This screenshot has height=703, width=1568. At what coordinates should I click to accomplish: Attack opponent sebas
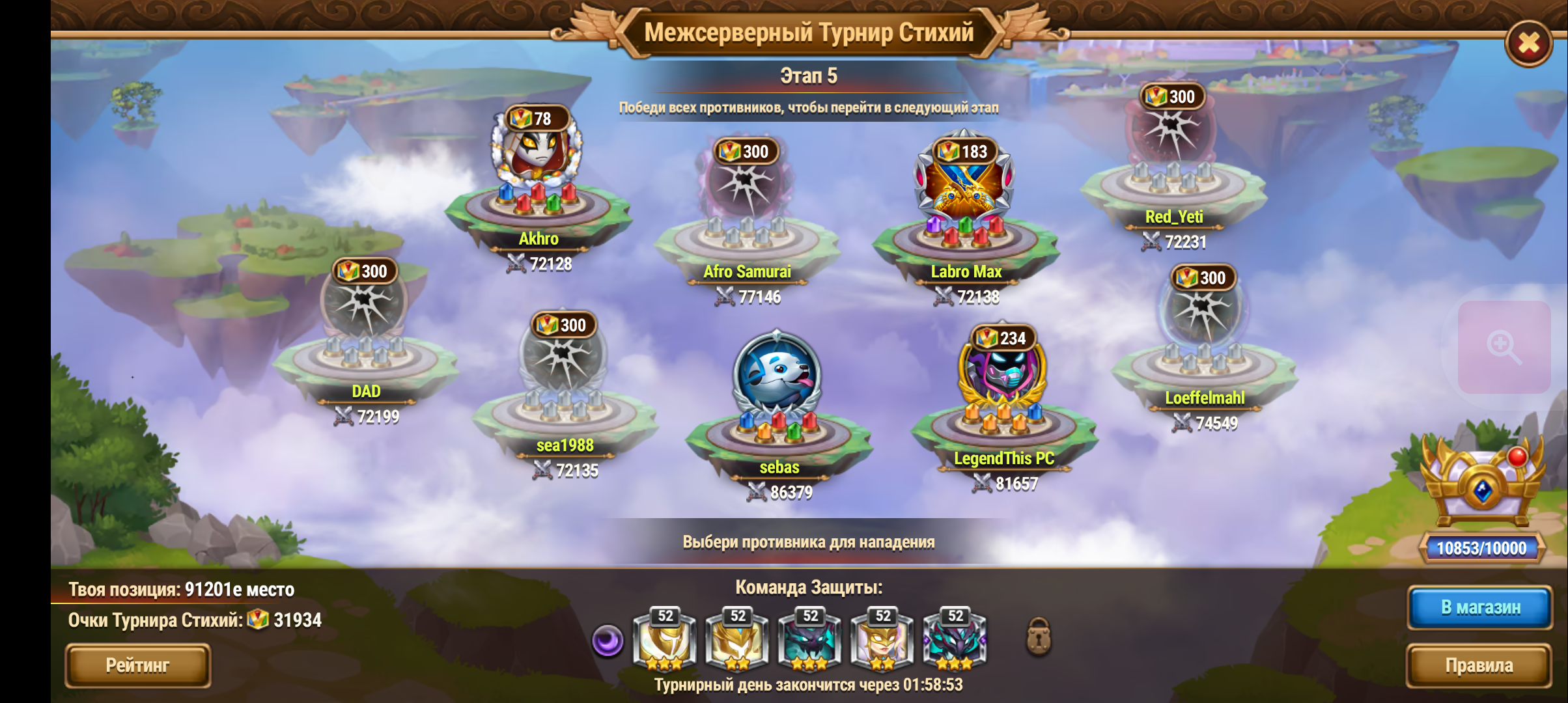(x=777, y=378)
